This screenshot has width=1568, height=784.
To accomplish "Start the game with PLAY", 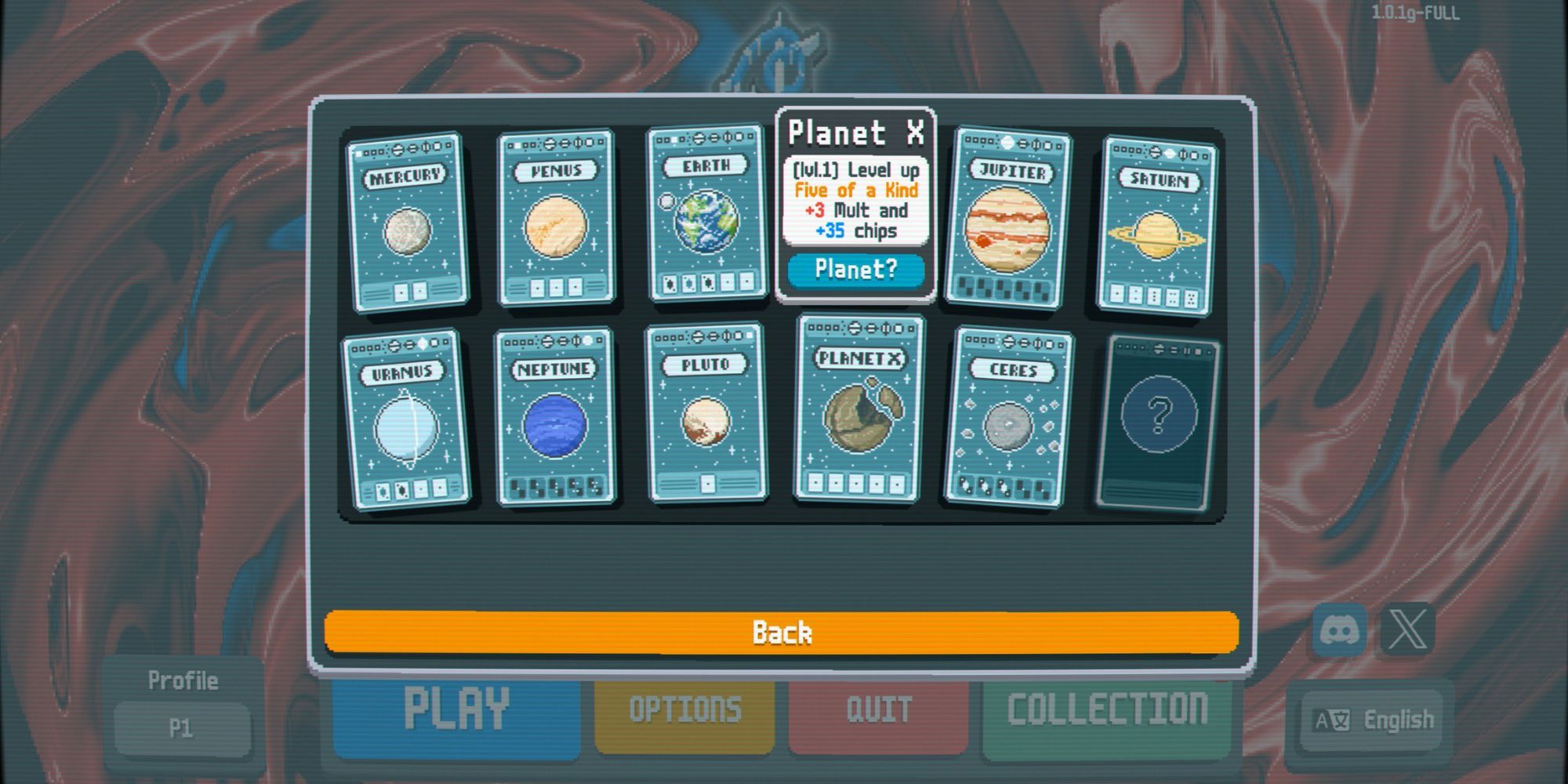I will tap(456, 710).
